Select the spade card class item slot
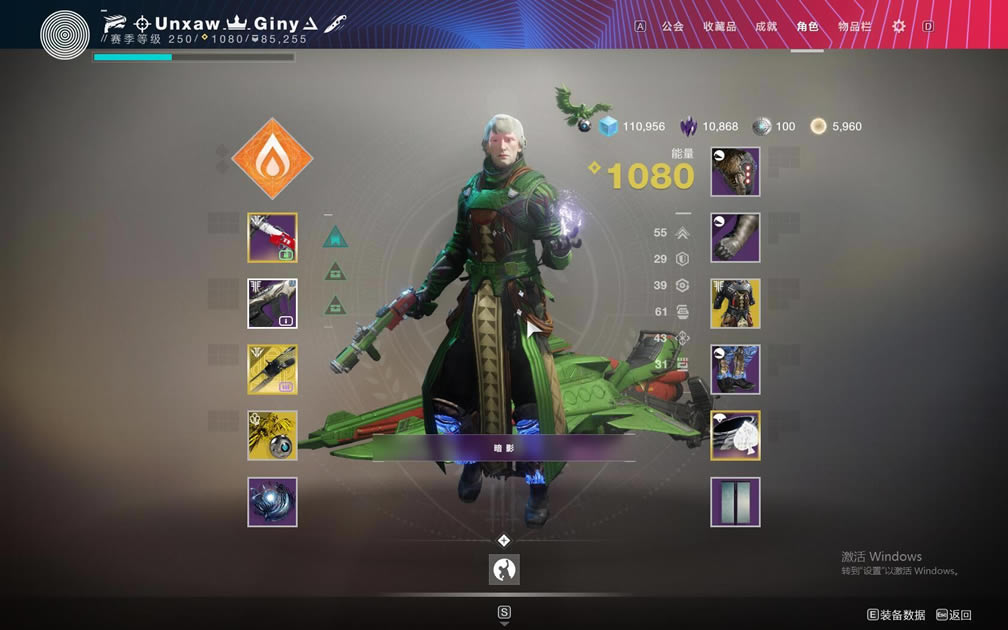1008x630 pixels. click(x=735, y=436)
